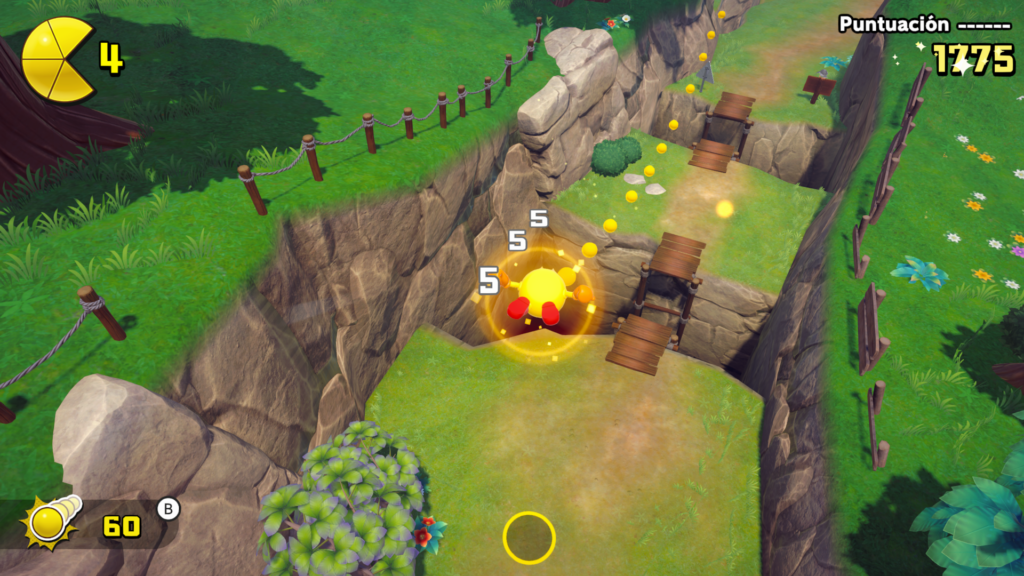Click the Pac-Man health wedge icon
1024x576 pixels.
tap(58, 59)
